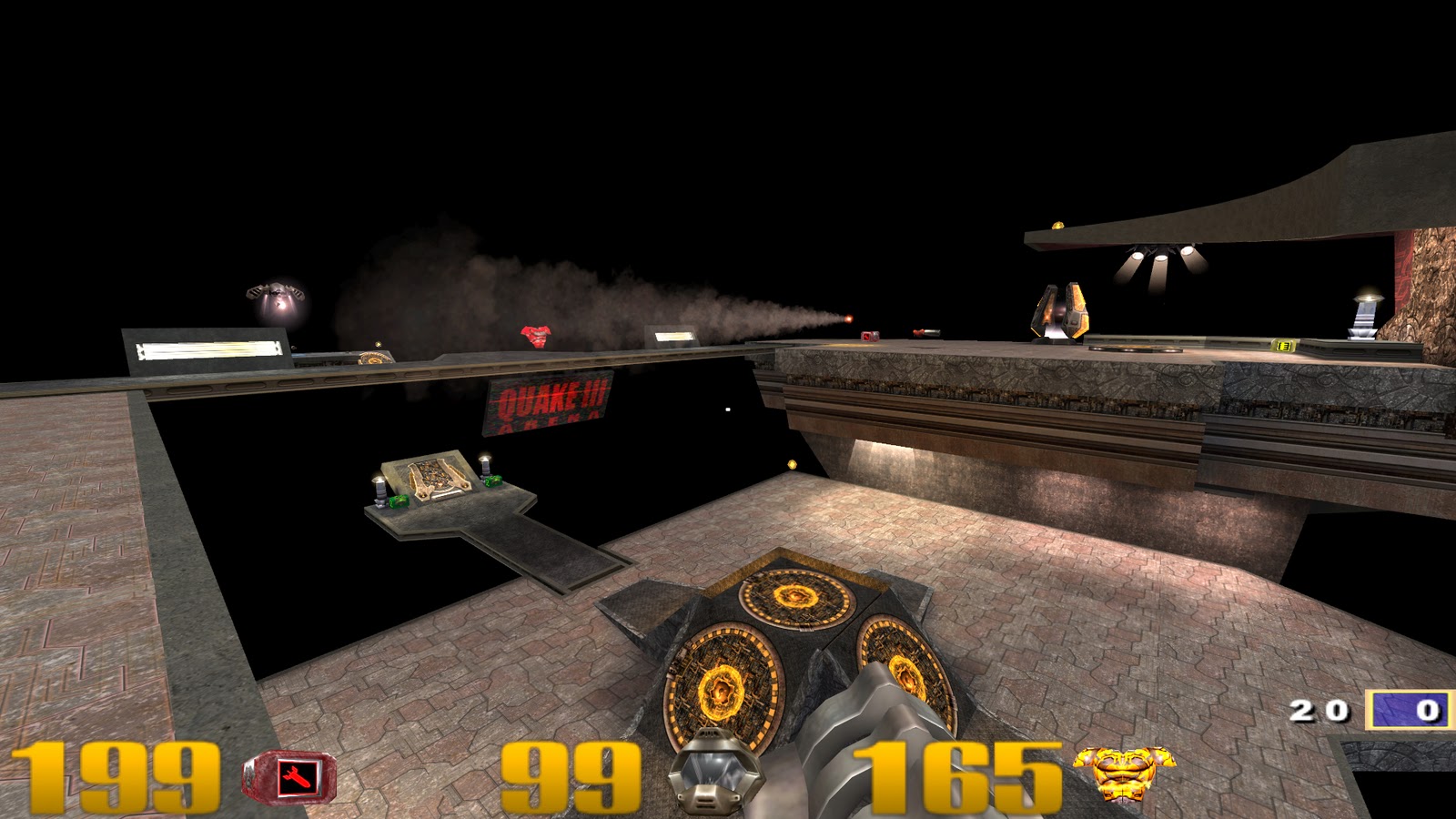Click the golden armor shard on the walkway

click(790, 464)
